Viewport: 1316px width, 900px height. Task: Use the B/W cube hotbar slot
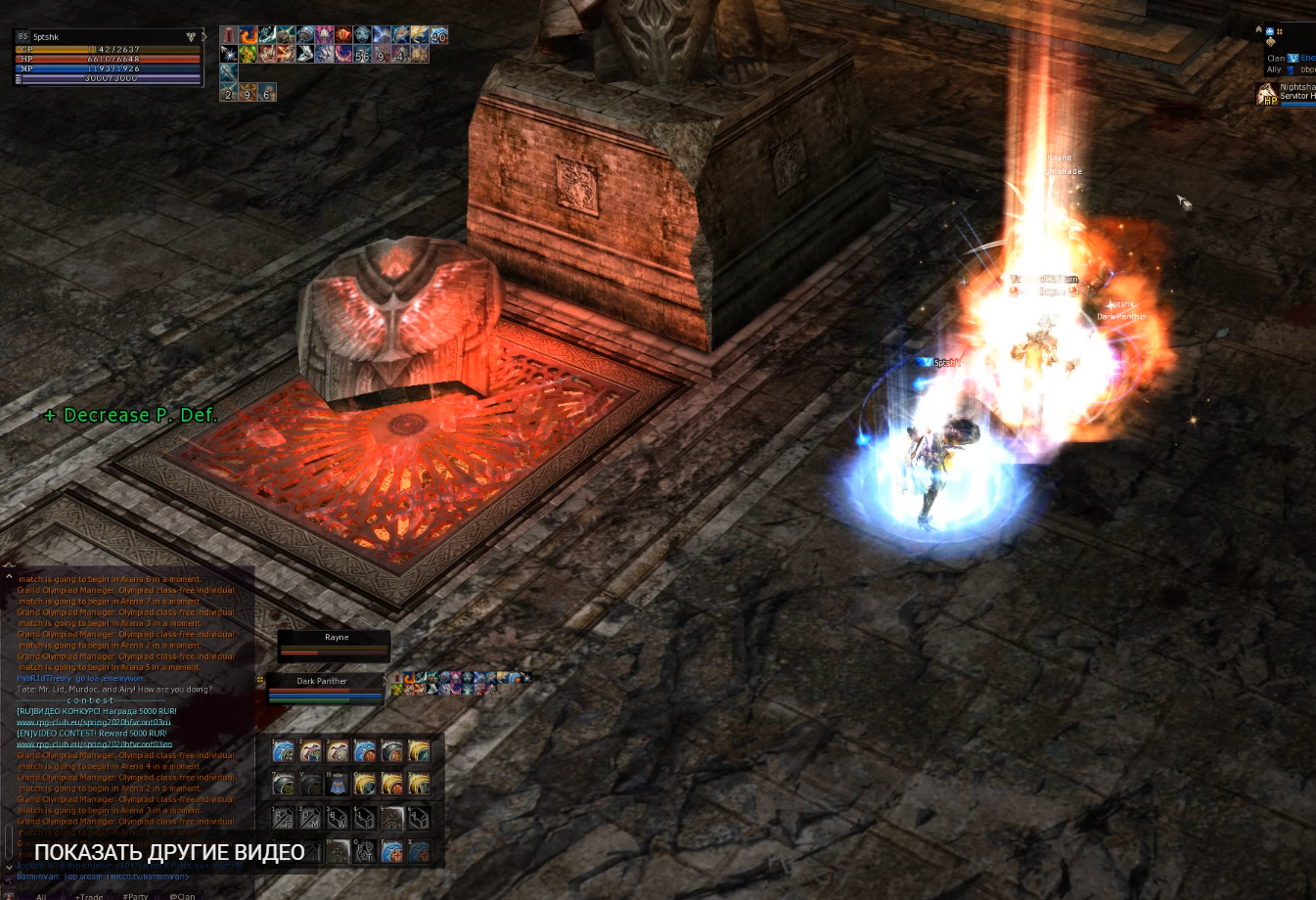(x=338, y=818)
